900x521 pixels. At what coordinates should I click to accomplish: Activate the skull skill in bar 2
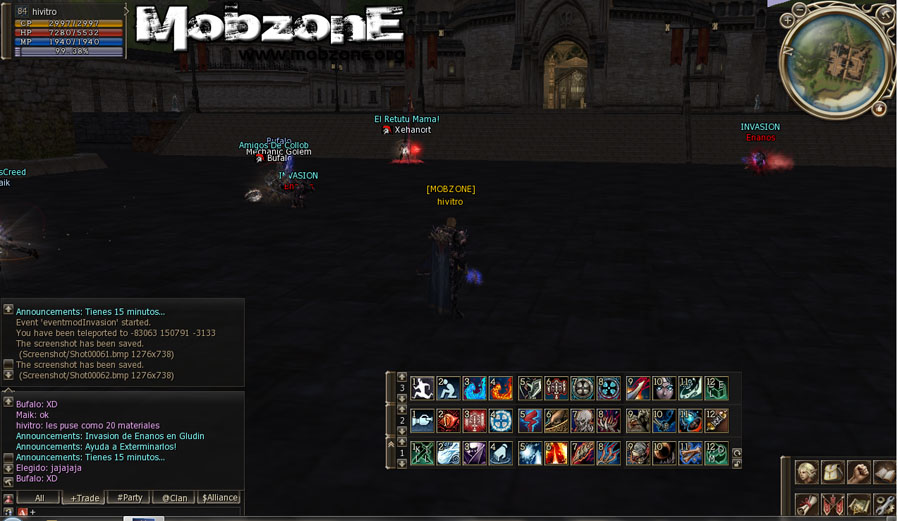point(582,421)
